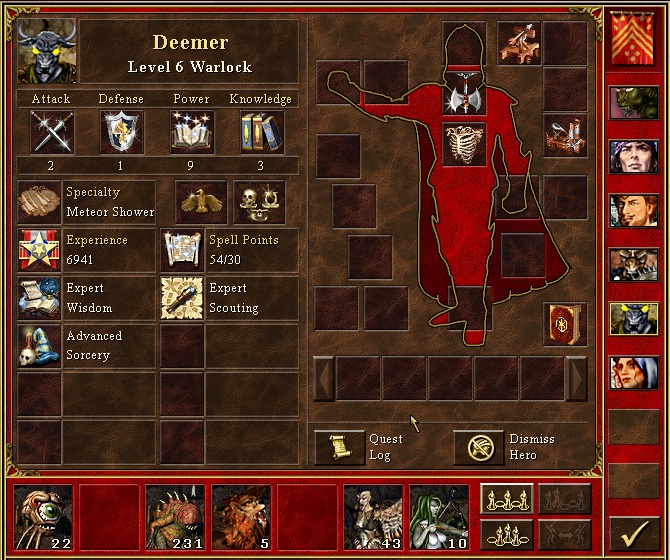The image size is (670, 560).
Task: Select the axe pendant on the neck
Action: pyautogui.click(x=464, y=97)
